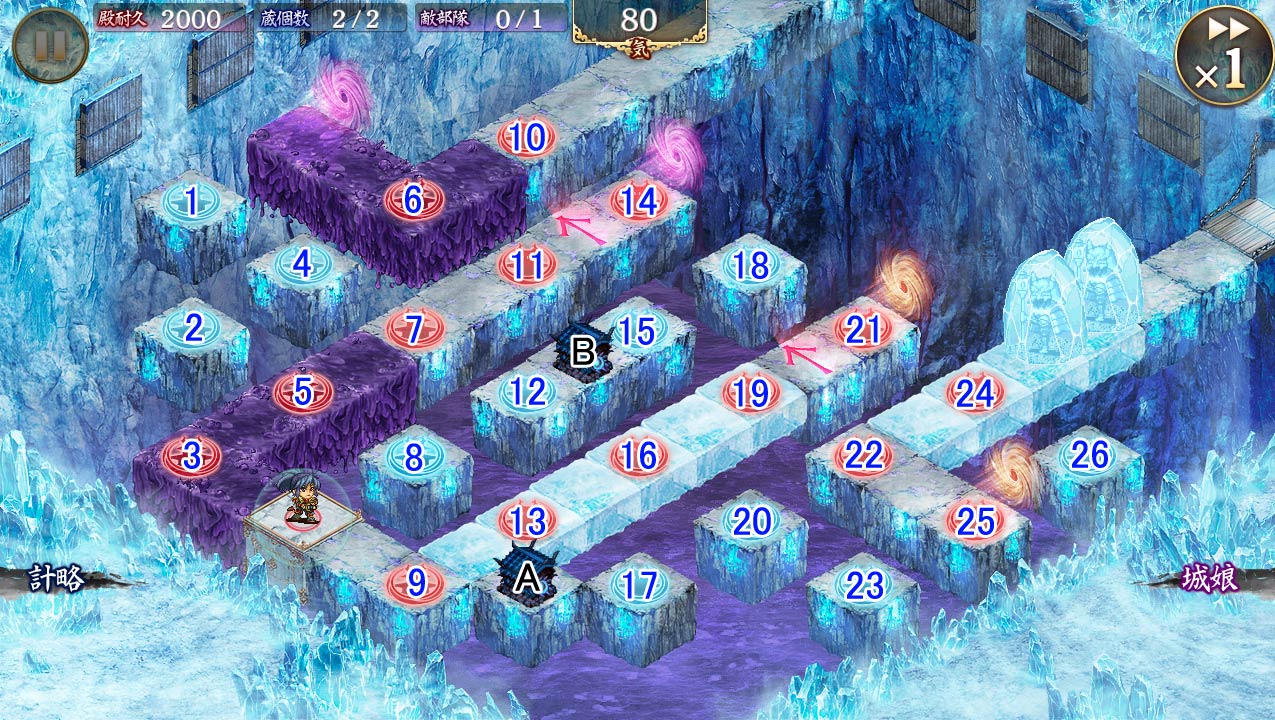Image resolution: width=1275 pixels, height=720 pixels.
Task: Pick red deployment tile 10
Action: [x=526, y=138]
